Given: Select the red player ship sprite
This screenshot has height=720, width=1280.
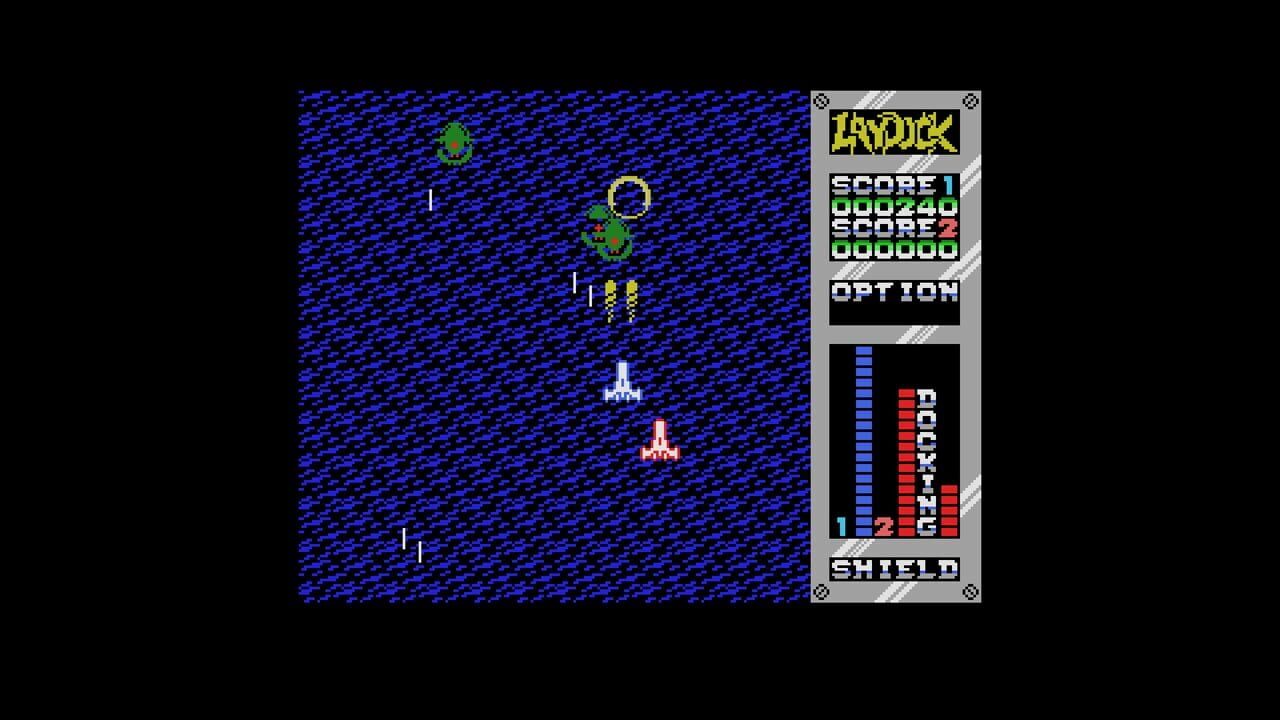Looking at the screenshot, I should click(x=659, y=440).
